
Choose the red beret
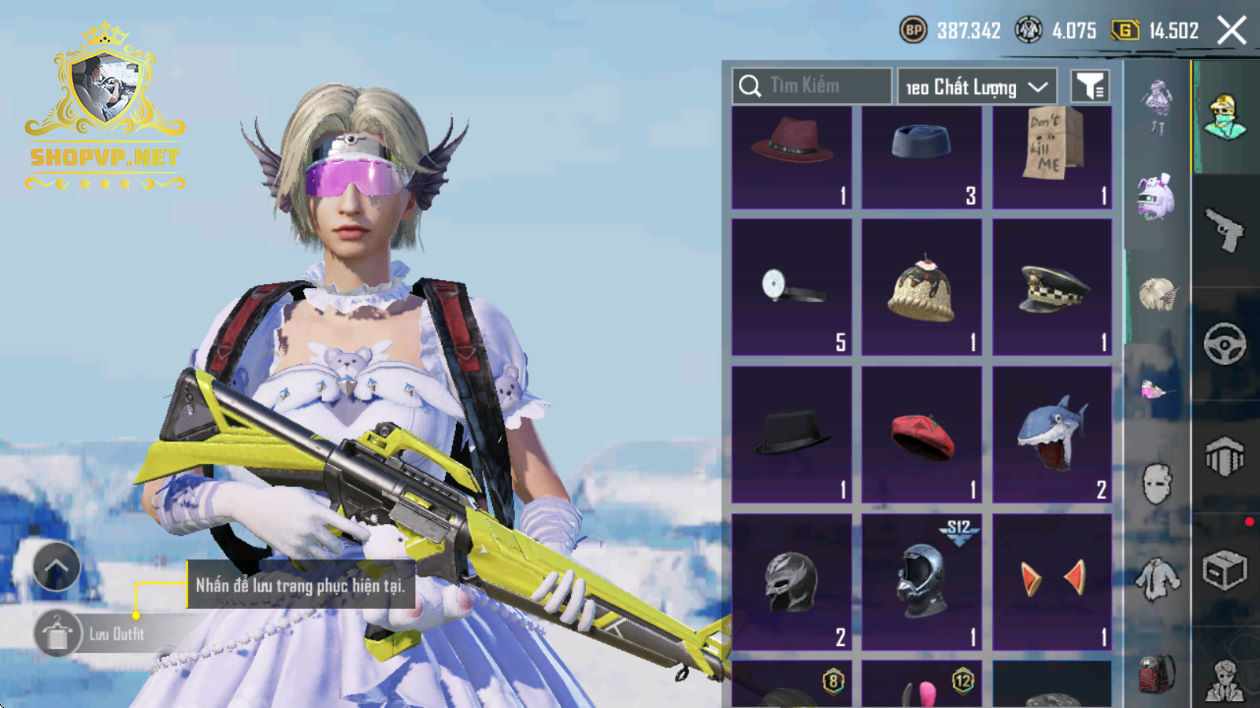(922, 434)
